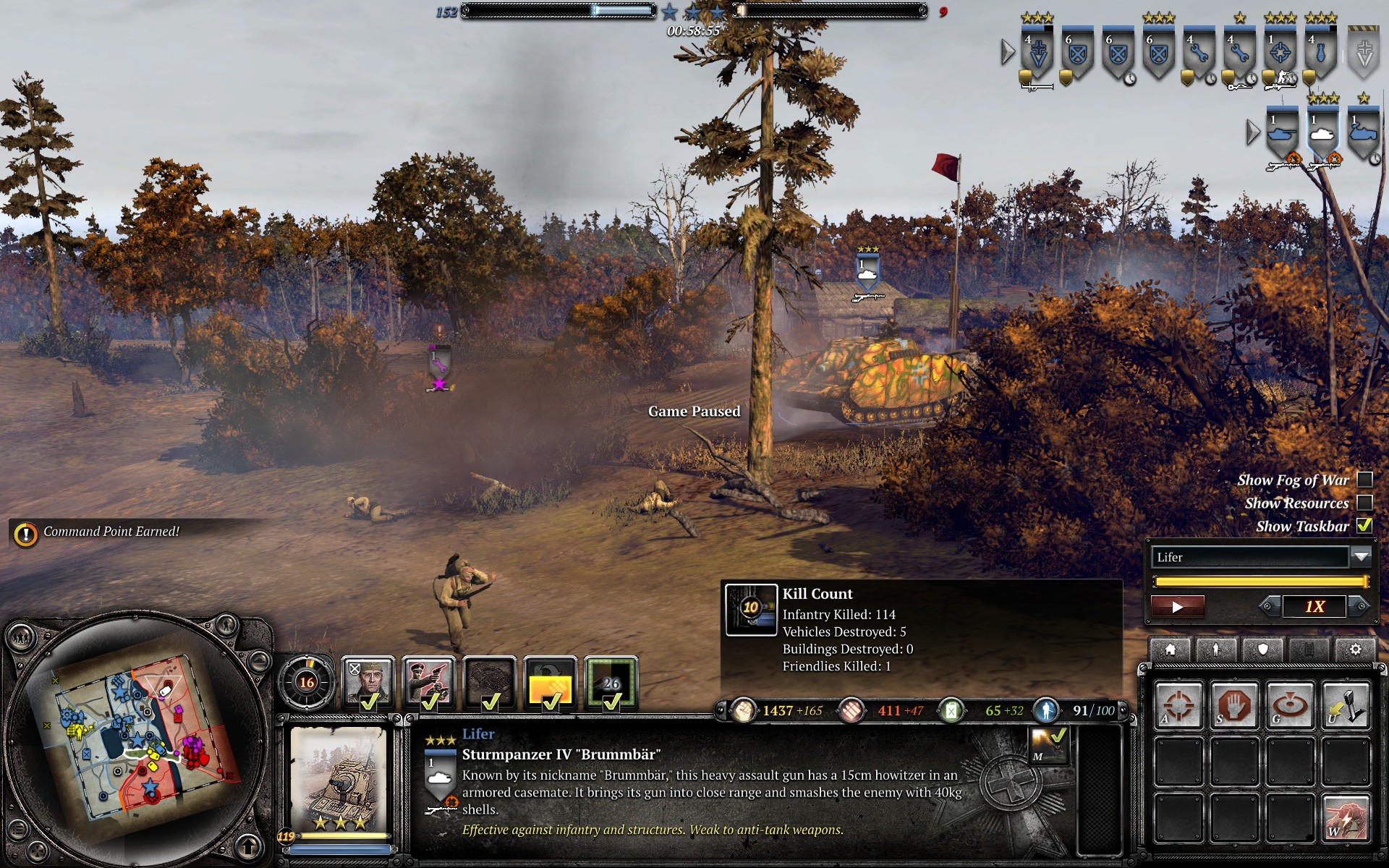Viewport: 1389px width, 868px height.
Task: Open the gear settings tab
Action: (x=1355, y=649)
